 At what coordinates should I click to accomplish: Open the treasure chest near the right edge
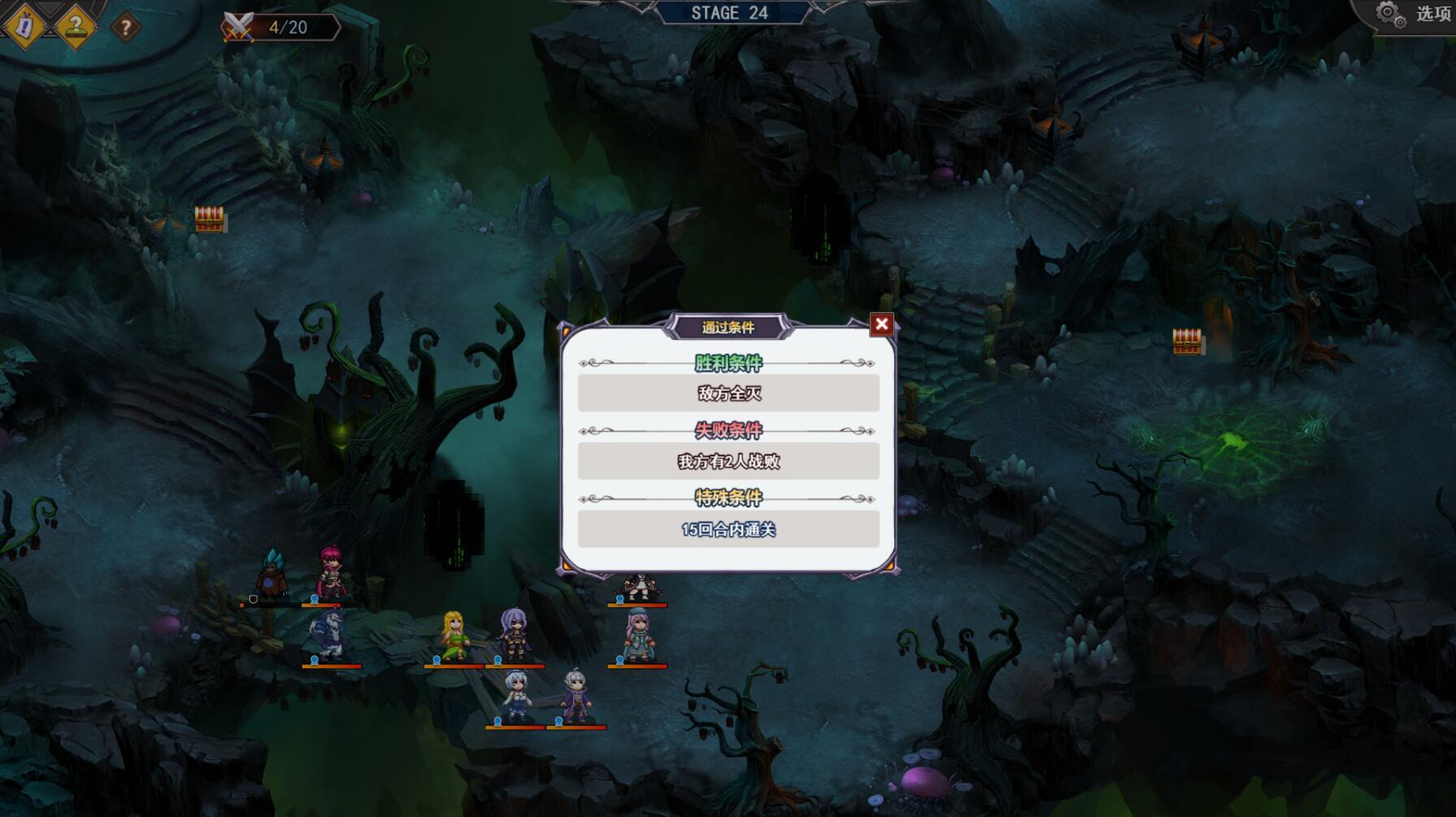[x=1189, y=341]
